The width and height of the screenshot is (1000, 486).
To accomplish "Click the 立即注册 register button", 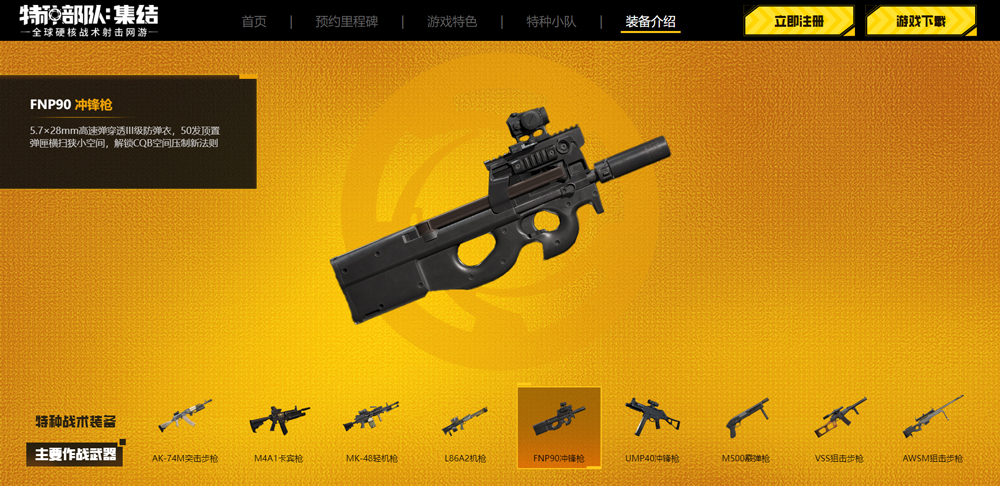I will tap(798, 21).
